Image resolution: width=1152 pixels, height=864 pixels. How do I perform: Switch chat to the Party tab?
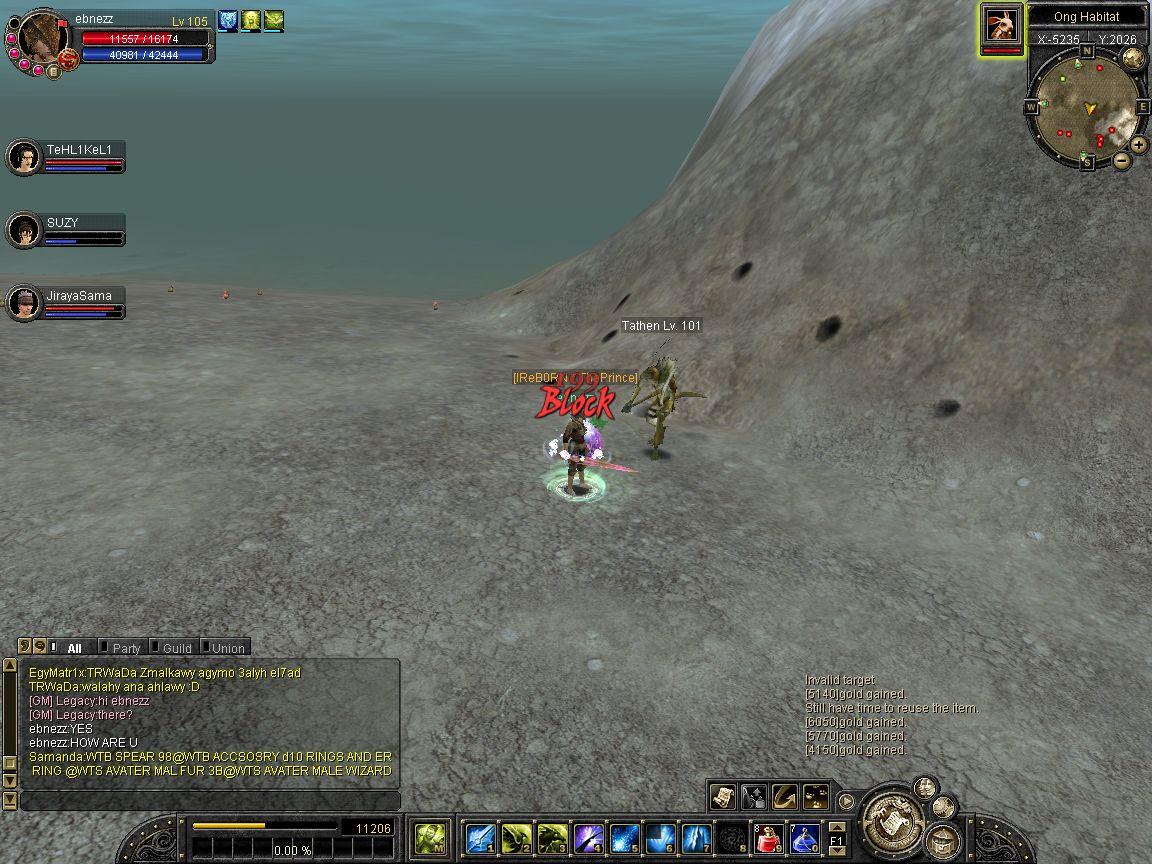(125, 648)
